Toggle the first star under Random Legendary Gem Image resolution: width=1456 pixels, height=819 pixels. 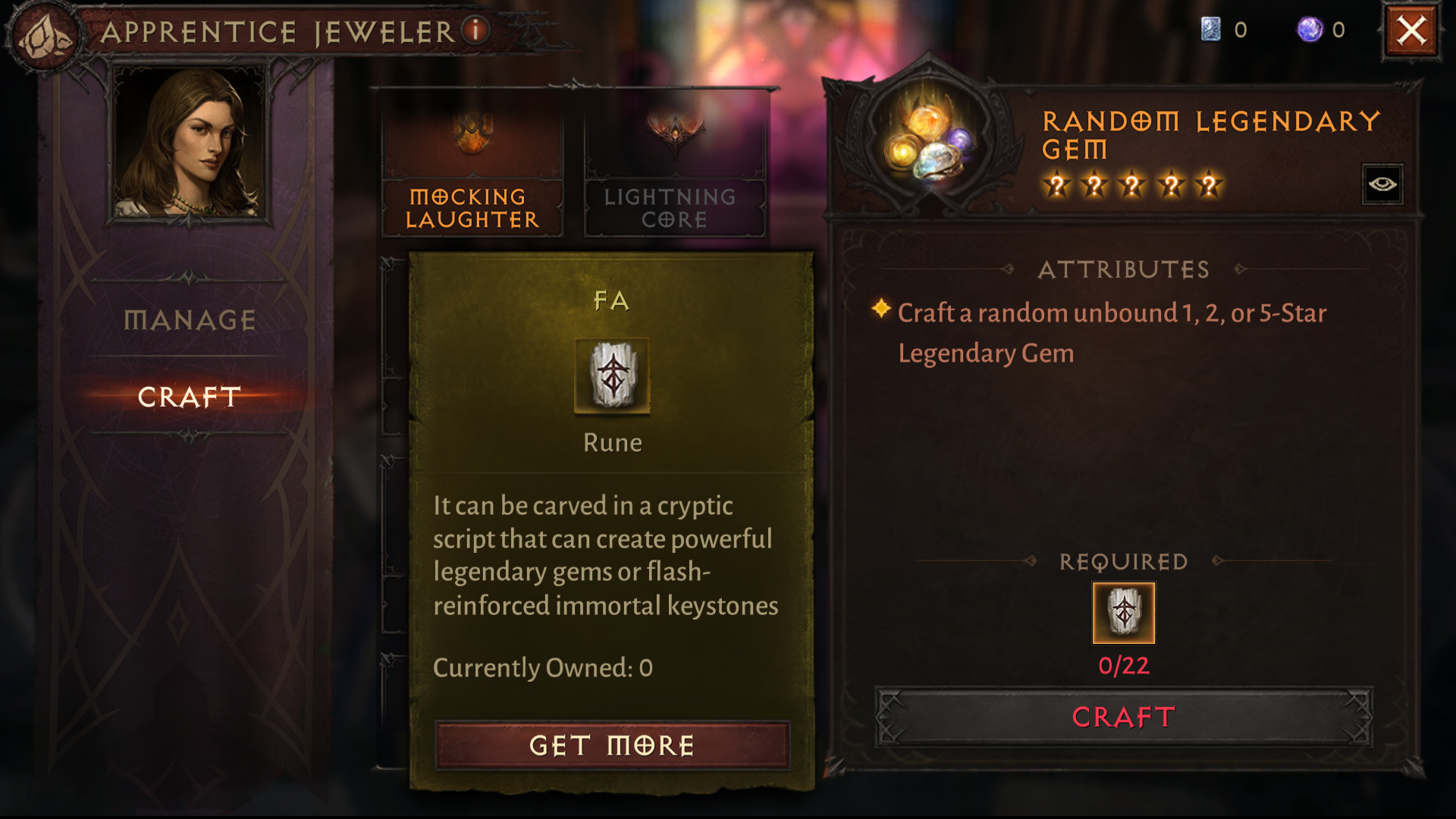click(x=1057, y=184)
